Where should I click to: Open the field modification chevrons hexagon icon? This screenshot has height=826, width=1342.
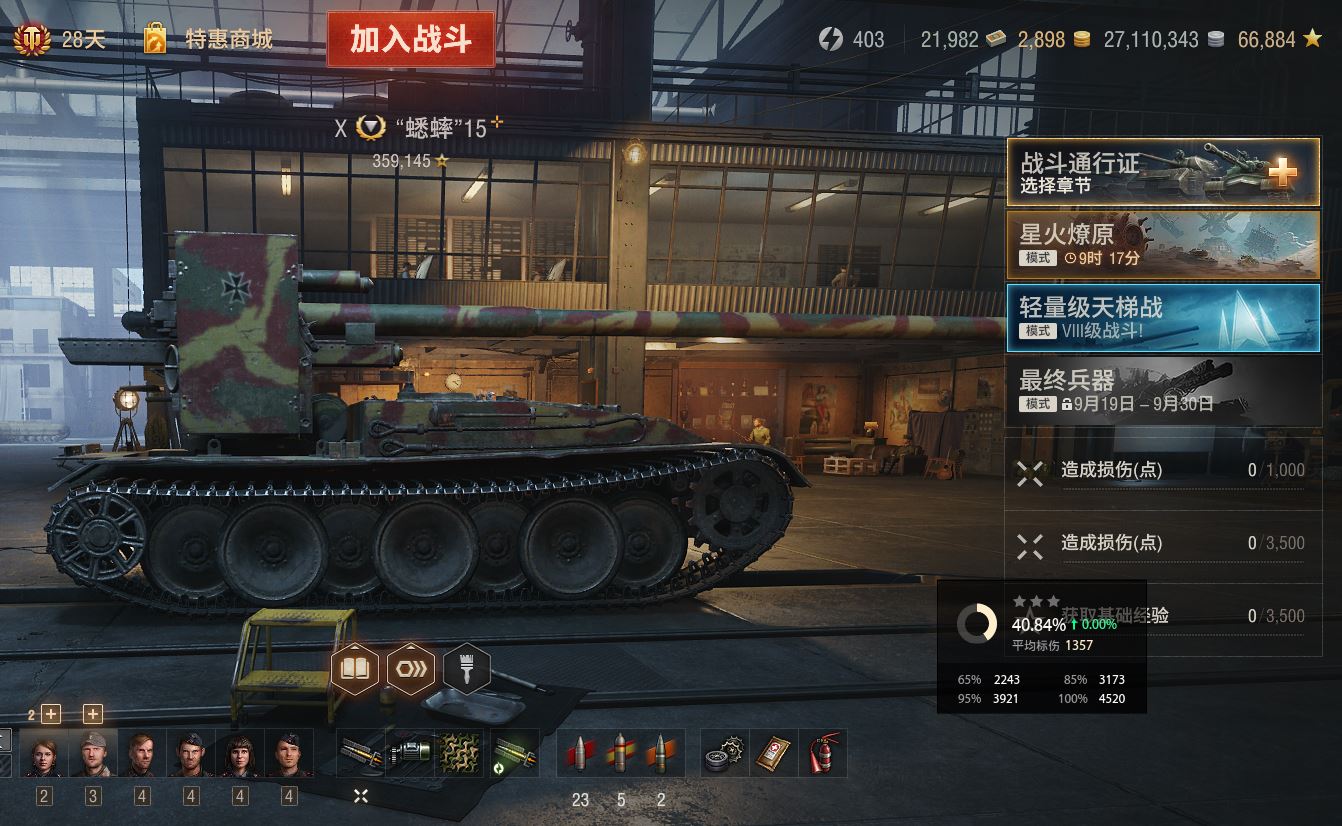(x=410, y=668)
